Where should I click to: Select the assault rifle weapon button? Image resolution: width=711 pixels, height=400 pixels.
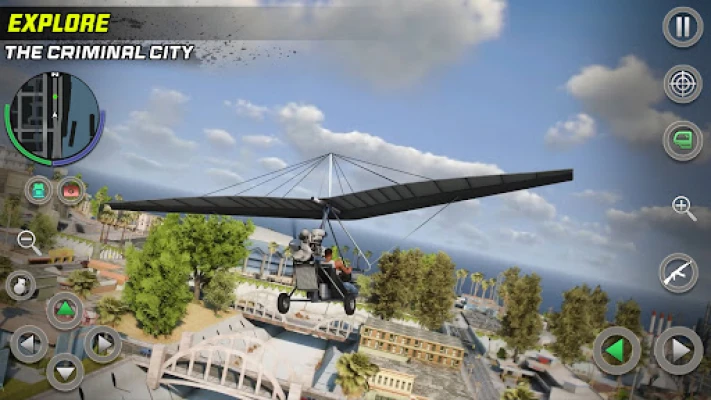pos(679,272)
